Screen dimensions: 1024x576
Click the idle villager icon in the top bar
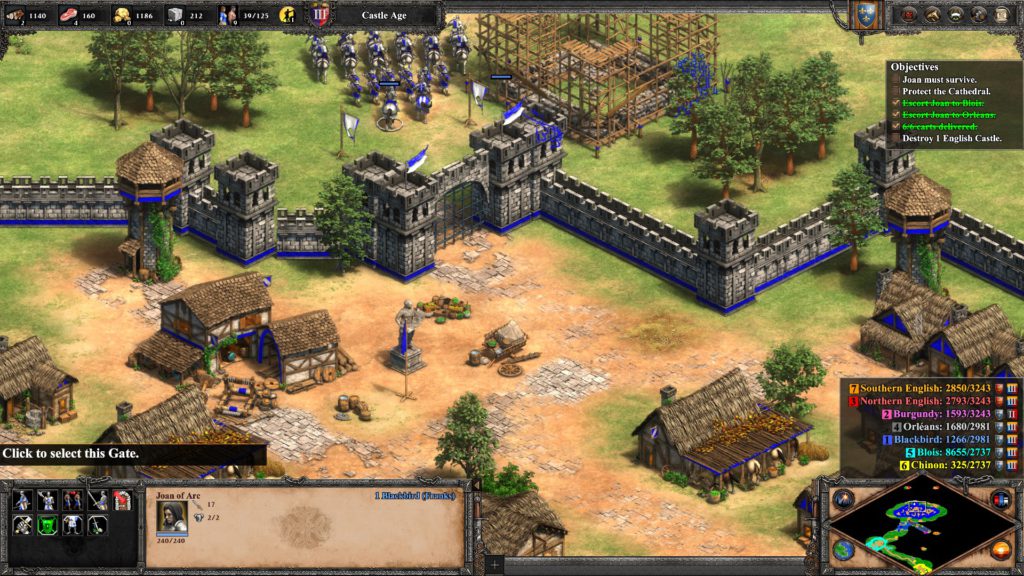pos(289,15)
